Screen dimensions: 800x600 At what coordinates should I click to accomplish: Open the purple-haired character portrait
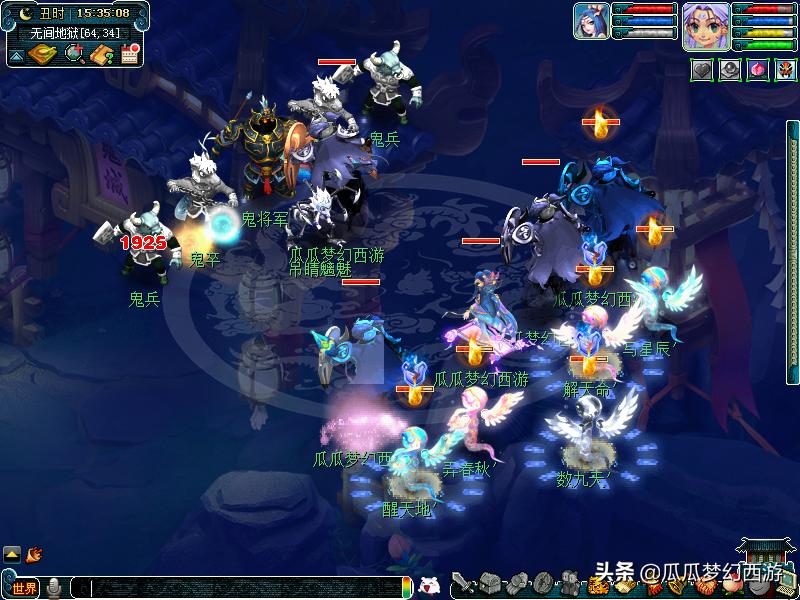click(x=705, y=25)
